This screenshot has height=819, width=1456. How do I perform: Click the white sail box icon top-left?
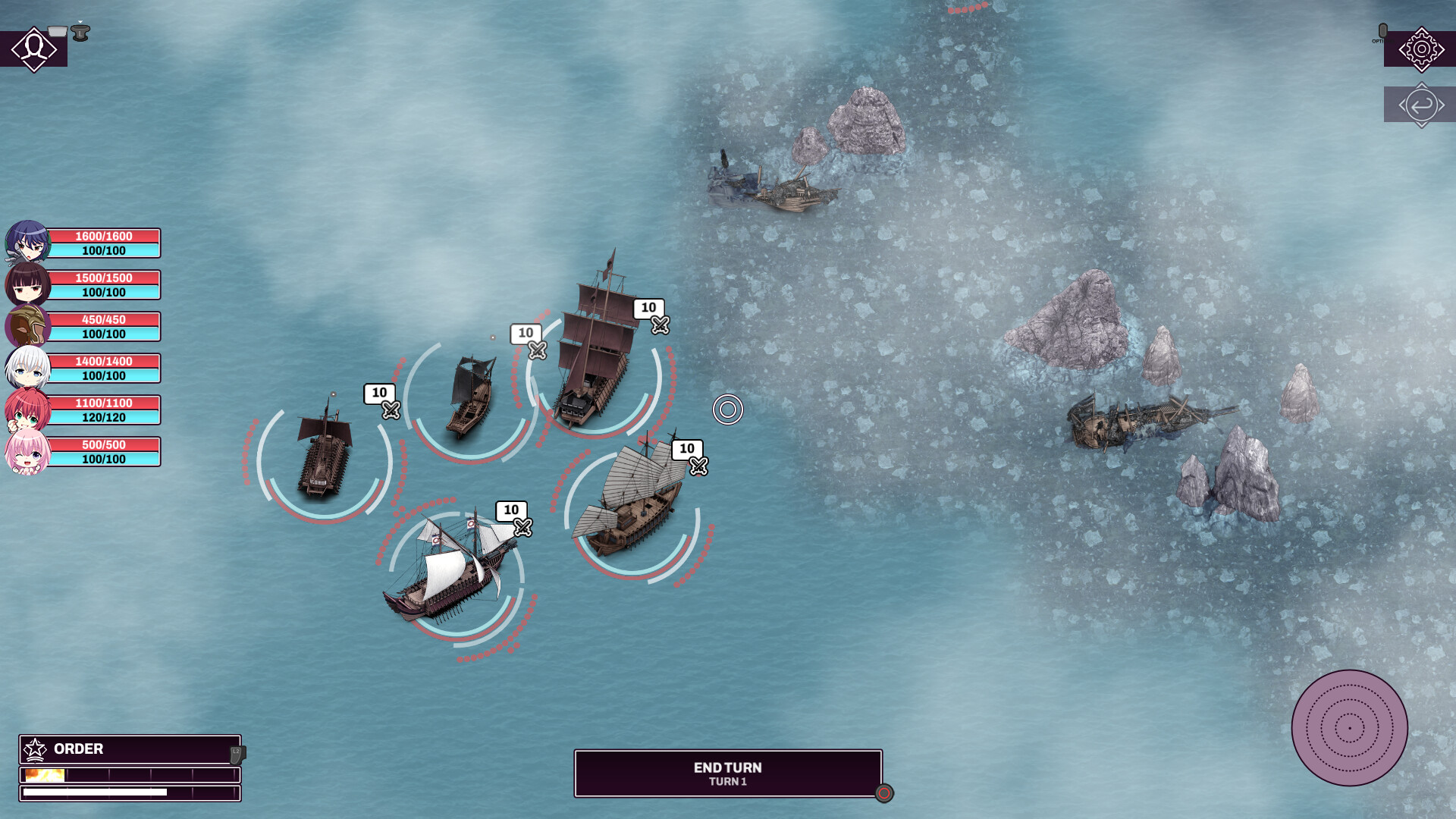click(x=56, y=31)
